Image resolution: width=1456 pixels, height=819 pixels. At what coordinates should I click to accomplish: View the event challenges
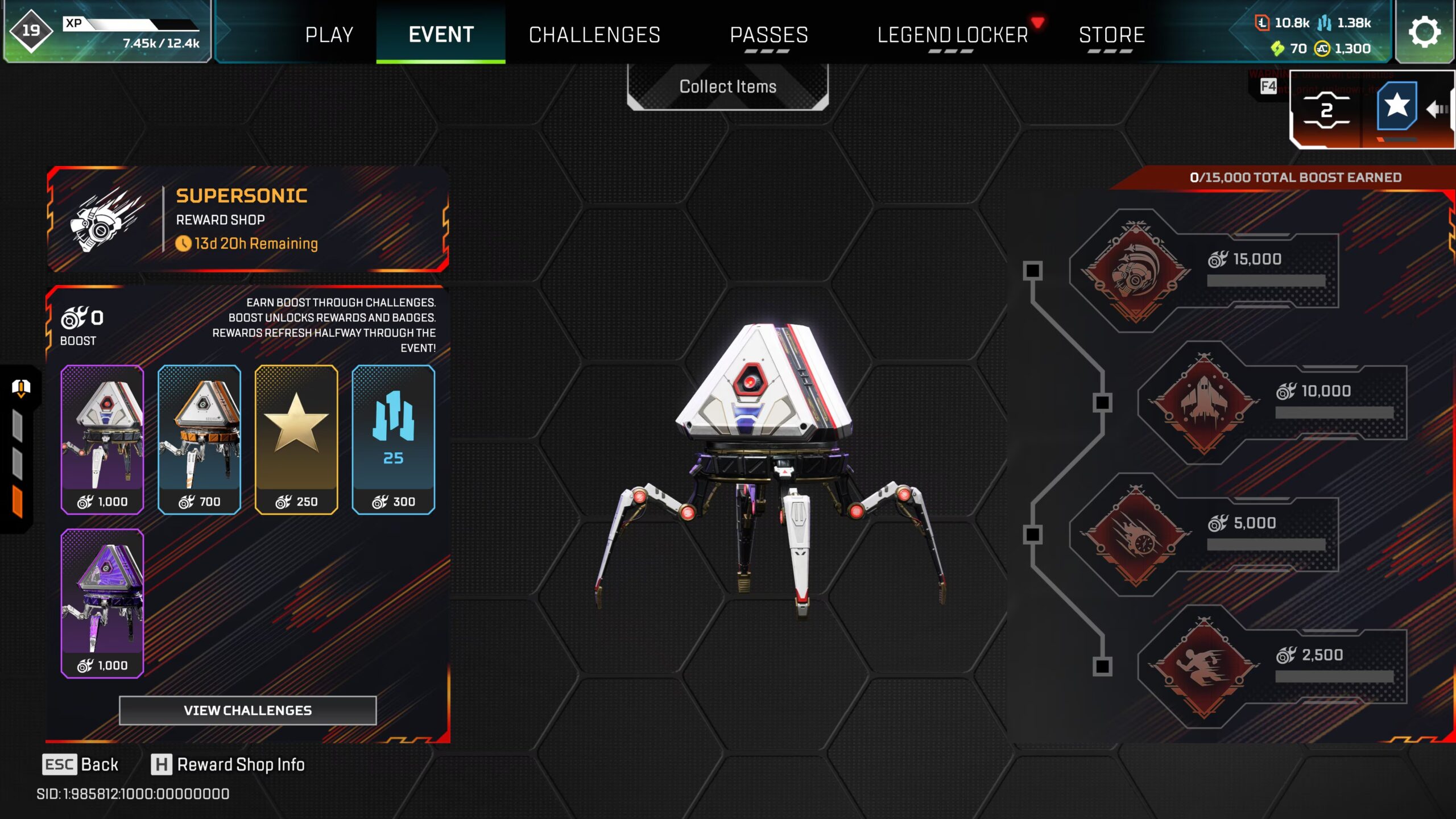[247, 710]
